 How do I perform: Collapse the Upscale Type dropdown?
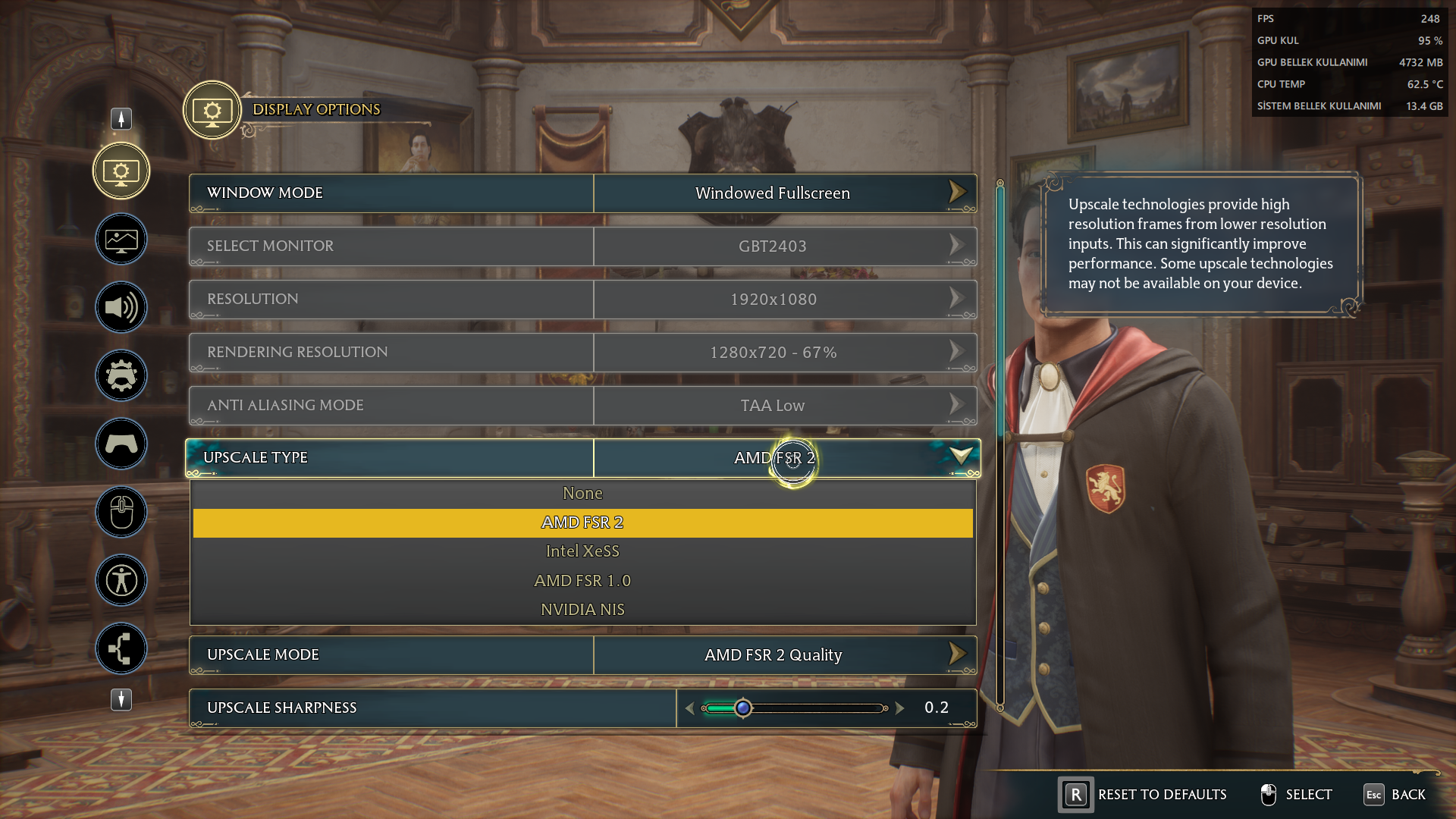(961, 457)
